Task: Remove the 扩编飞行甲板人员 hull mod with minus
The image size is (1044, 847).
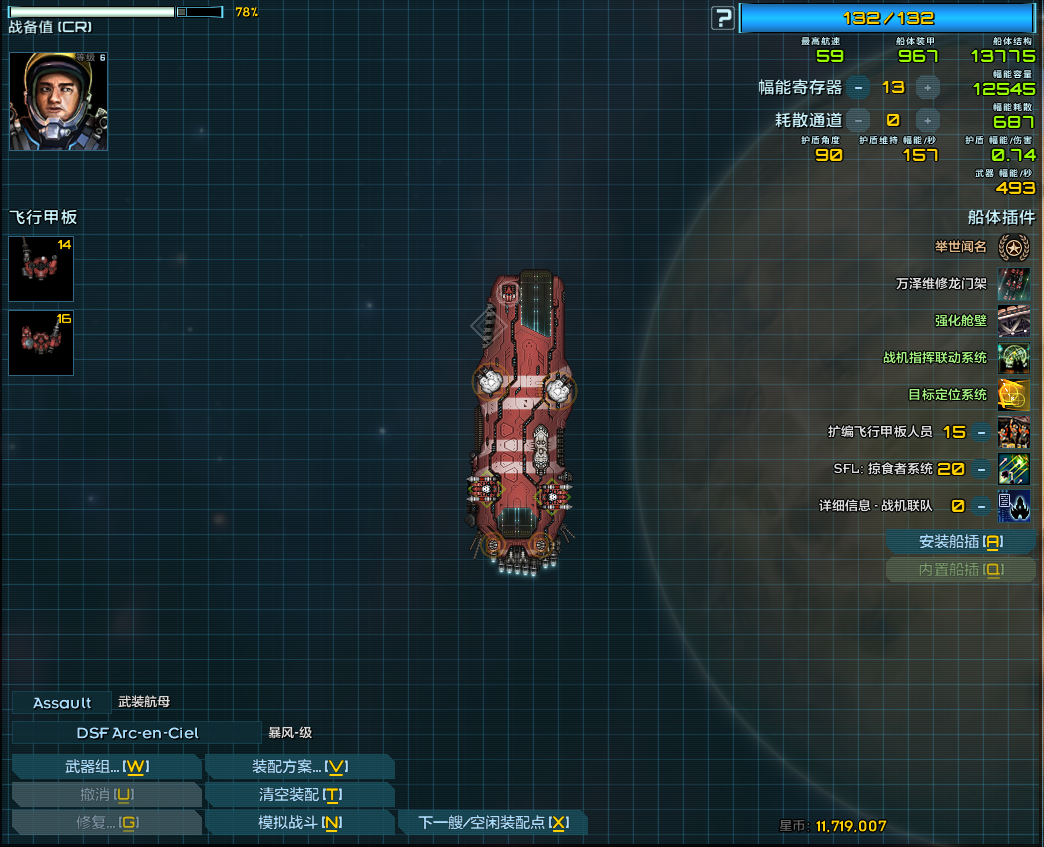Action: coord(982,432)
